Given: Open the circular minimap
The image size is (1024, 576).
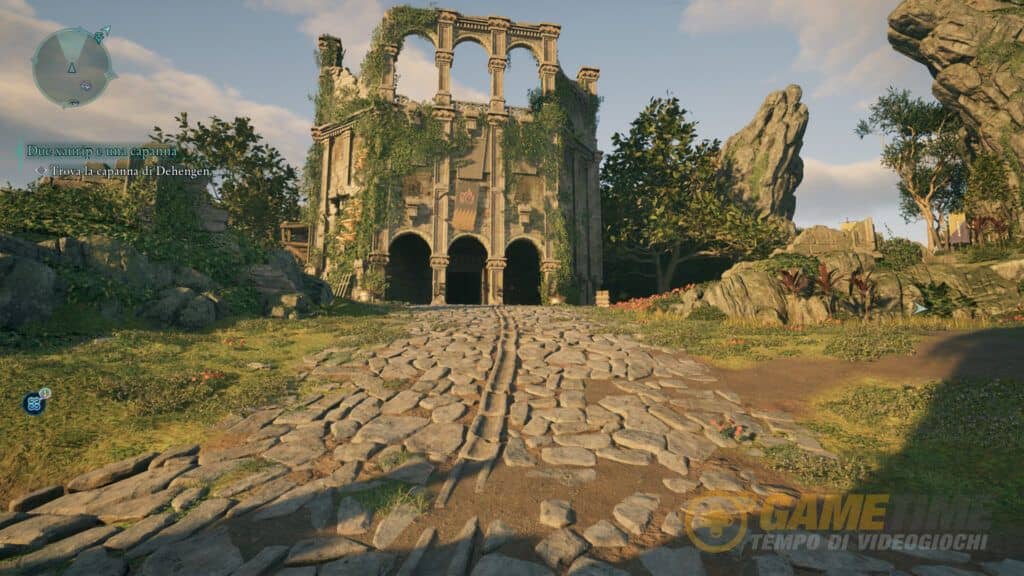Looking at the screenshot, I should [72, 67].
